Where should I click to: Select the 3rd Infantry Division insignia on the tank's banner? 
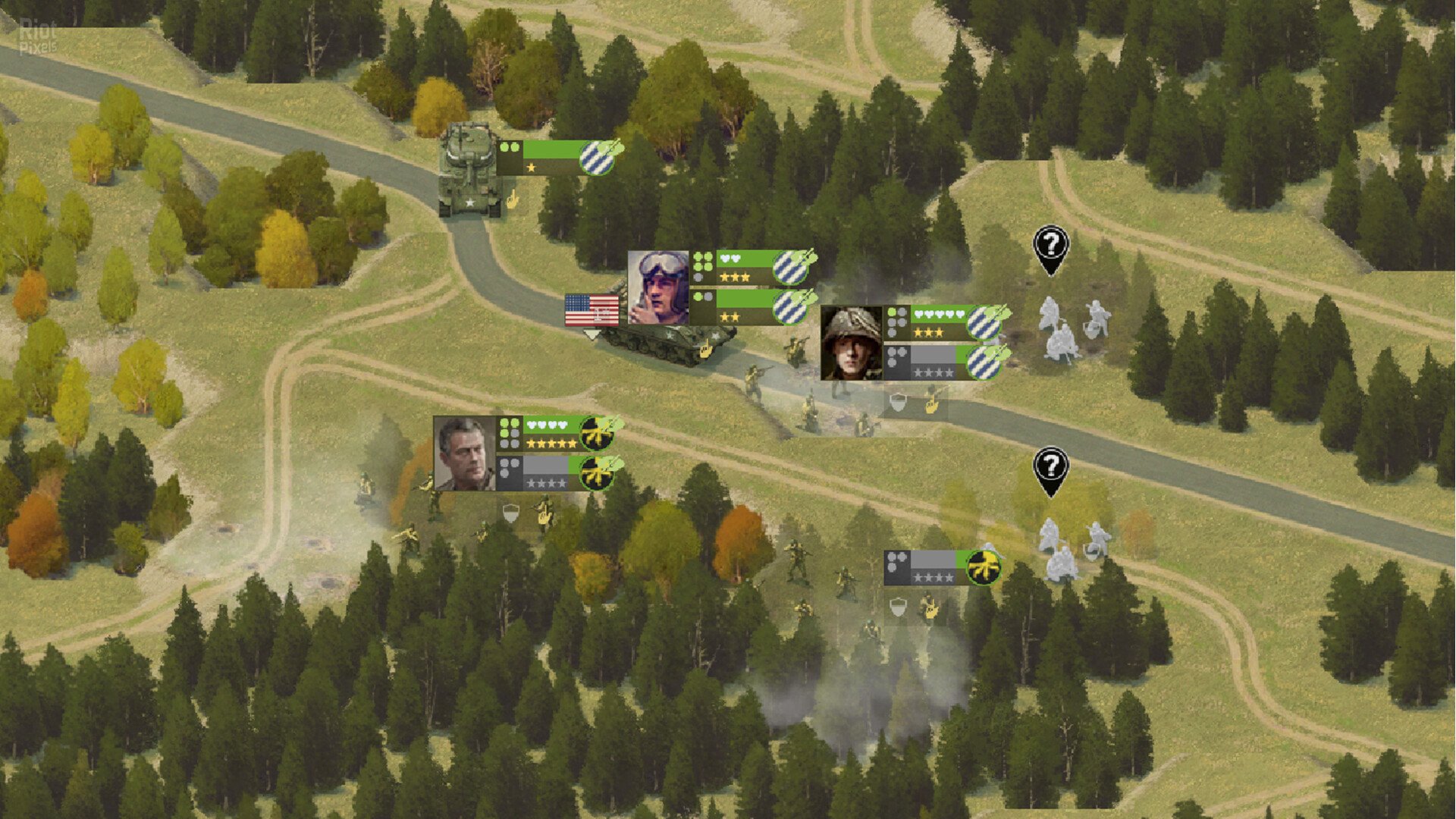point(596,158)
